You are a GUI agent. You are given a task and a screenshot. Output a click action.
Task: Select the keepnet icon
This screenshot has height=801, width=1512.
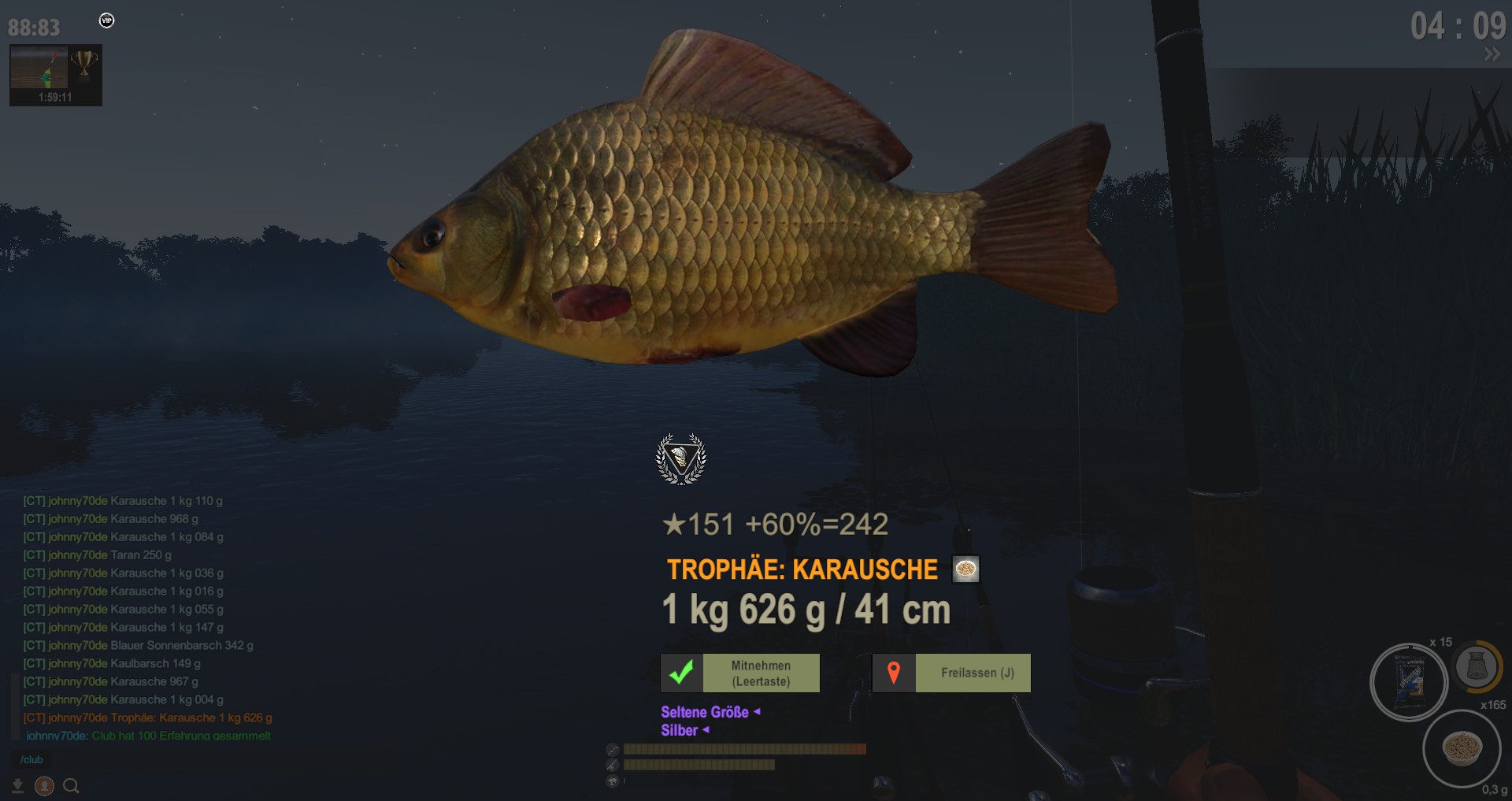point(1476,666)
